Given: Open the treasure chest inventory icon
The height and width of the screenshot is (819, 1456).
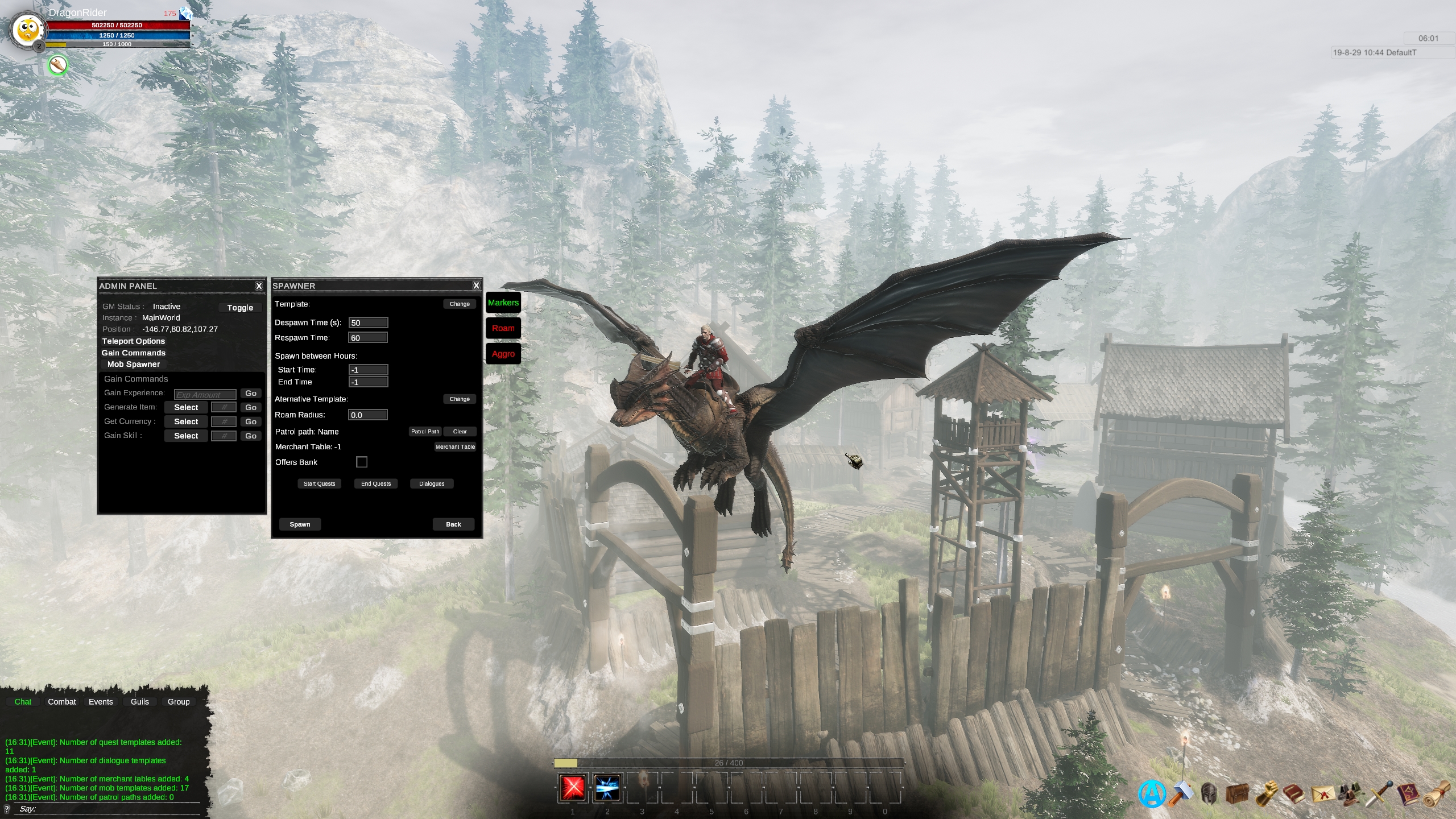Looking at the screenshot, I should (1237, 793).
